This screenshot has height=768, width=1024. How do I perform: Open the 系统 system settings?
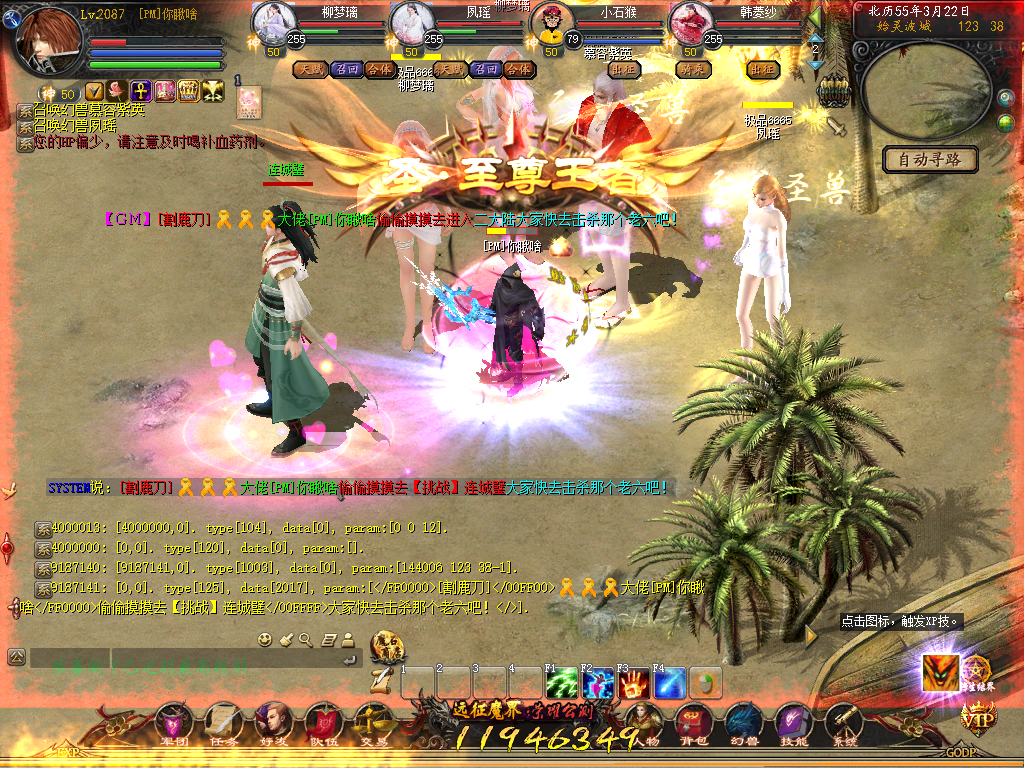click(844, 722)
